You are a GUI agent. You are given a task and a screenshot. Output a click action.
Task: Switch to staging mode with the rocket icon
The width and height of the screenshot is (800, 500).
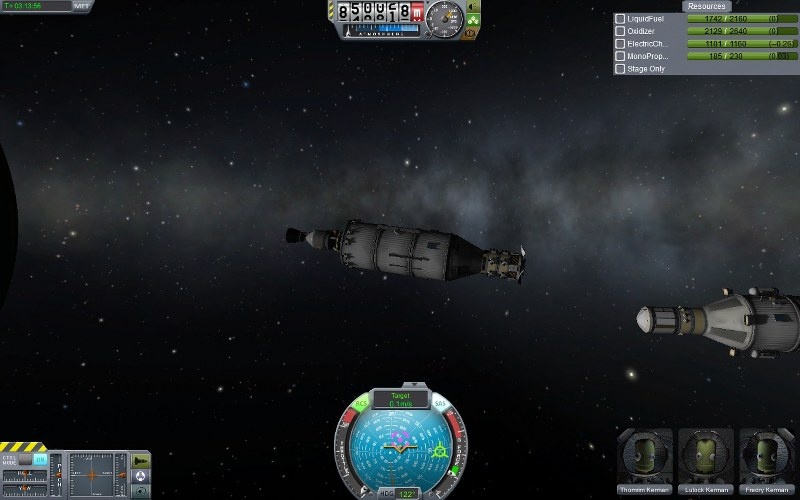pos(140,460)
